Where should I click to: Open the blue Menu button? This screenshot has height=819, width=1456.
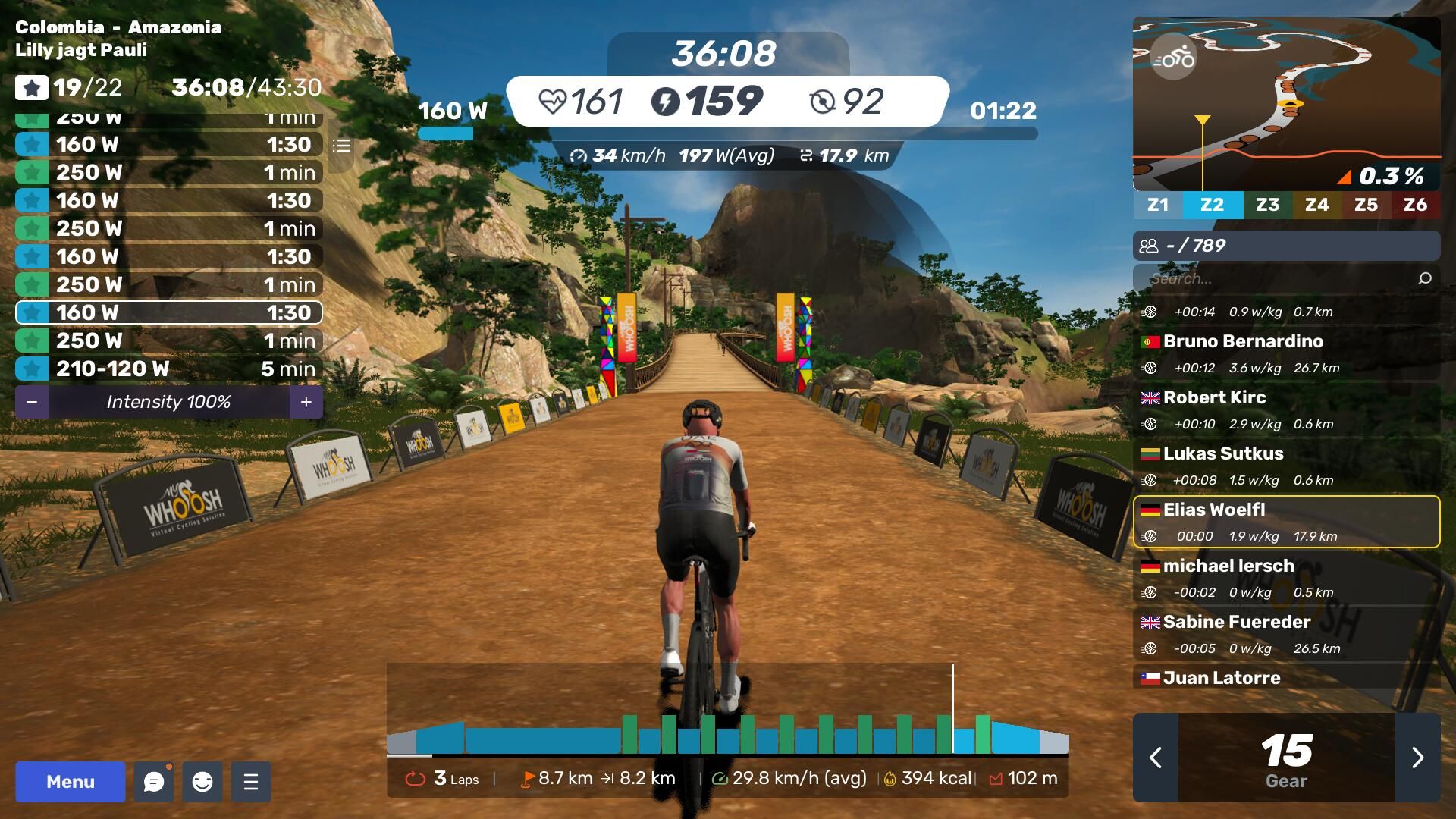click(x=70, y=782)
